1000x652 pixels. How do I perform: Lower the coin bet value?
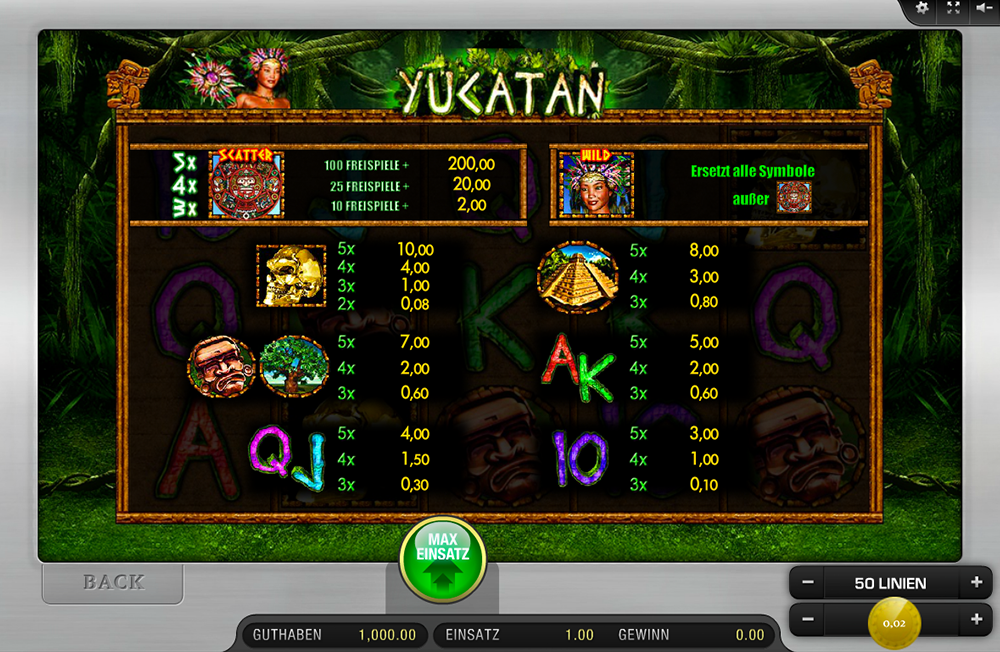click(x=808, y=620)
